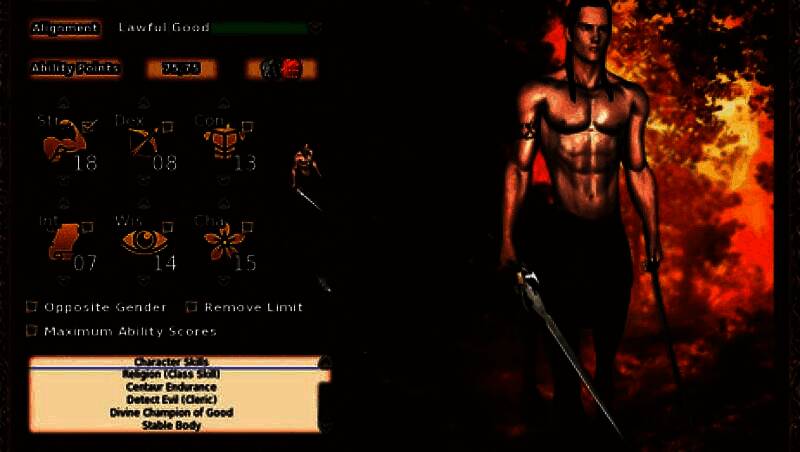The height and width of the screenshot is (452, 800).
Task: Enable Maximum Ability Scores
Action: 32,331
